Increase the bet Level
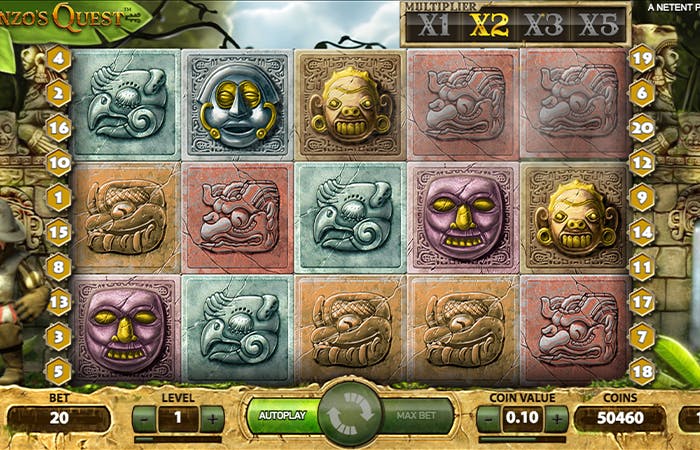The image size is (700, 450). 211,418
